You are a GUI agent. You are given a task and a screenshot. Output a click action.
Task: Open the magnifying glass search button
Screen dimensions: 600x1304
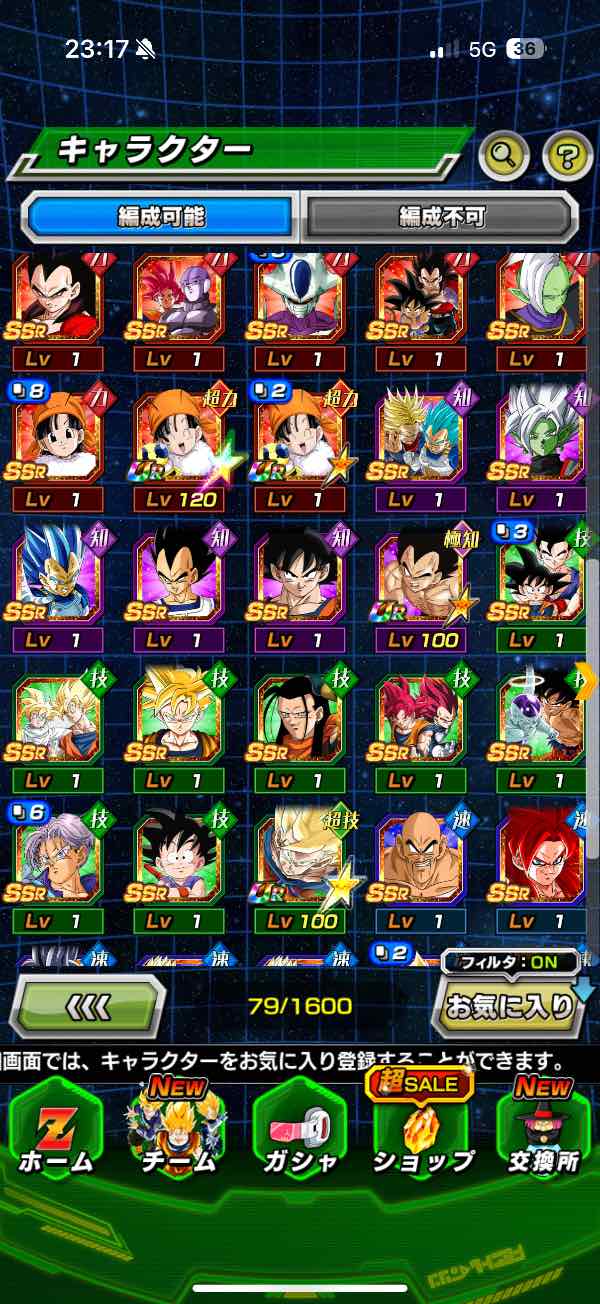point(504,154)
